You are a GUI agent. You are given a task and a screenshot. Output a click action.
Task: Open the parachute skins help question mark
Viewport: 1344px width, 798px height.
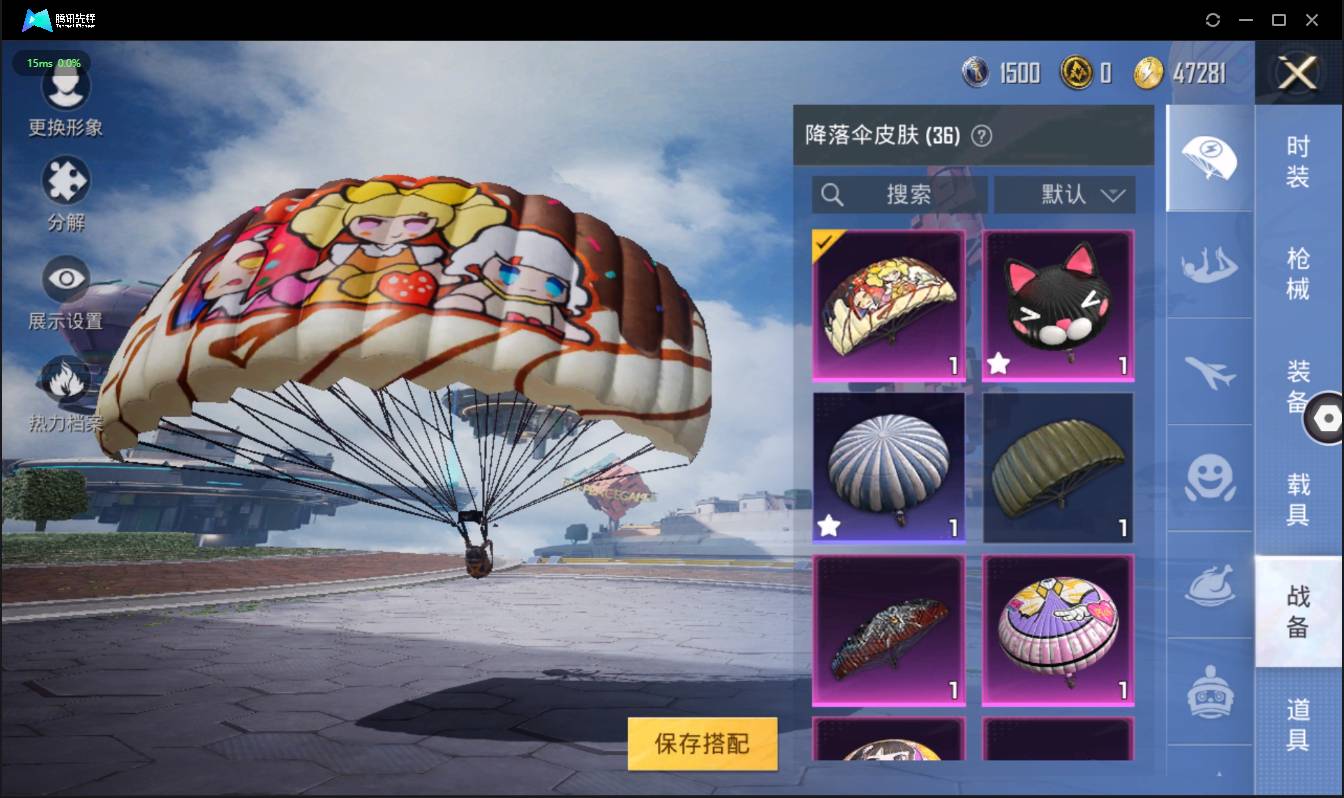click(x=980, y=135)
